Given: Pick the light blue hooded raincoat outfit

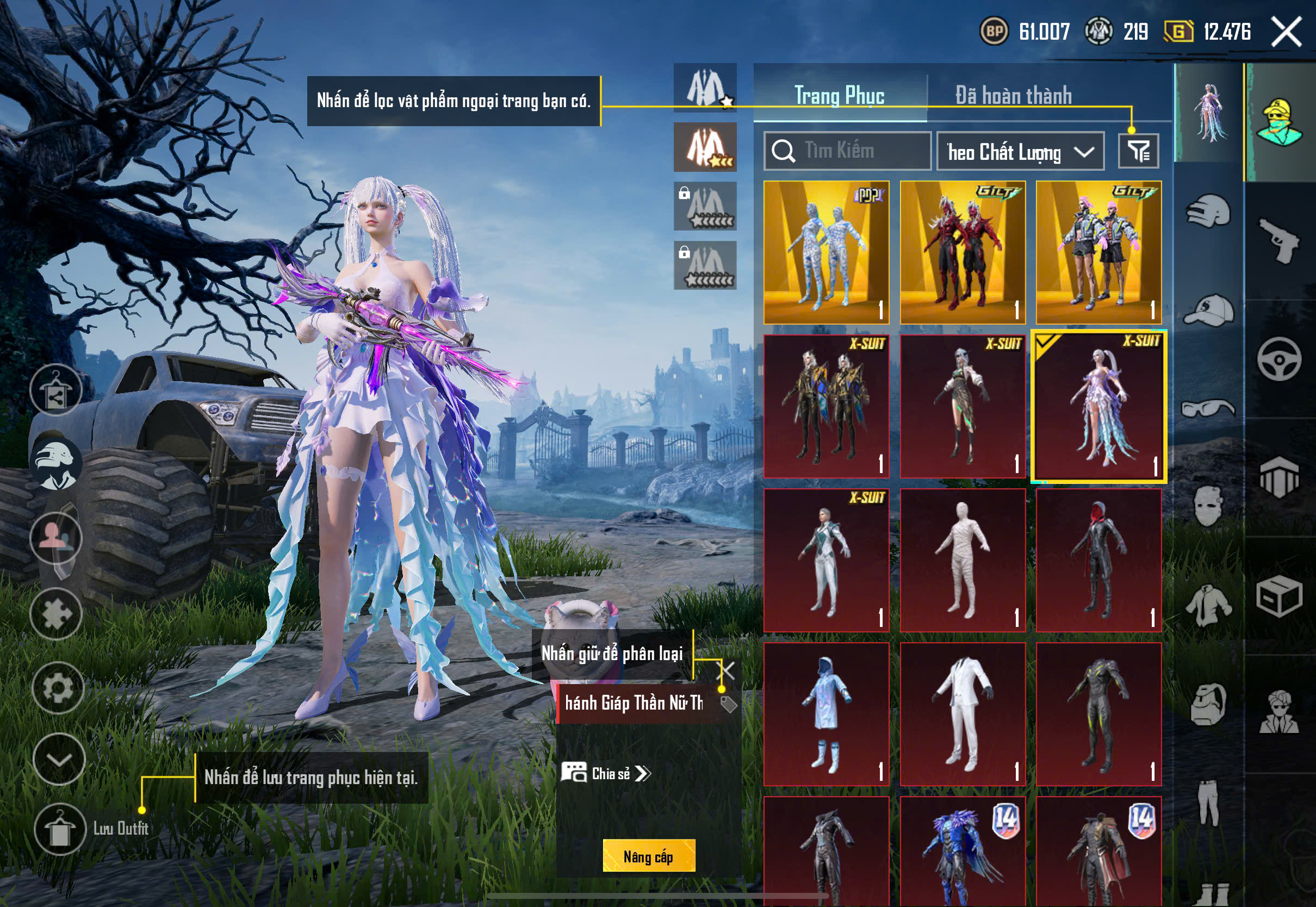Looking at the screenshot, I should click(826, 714).
